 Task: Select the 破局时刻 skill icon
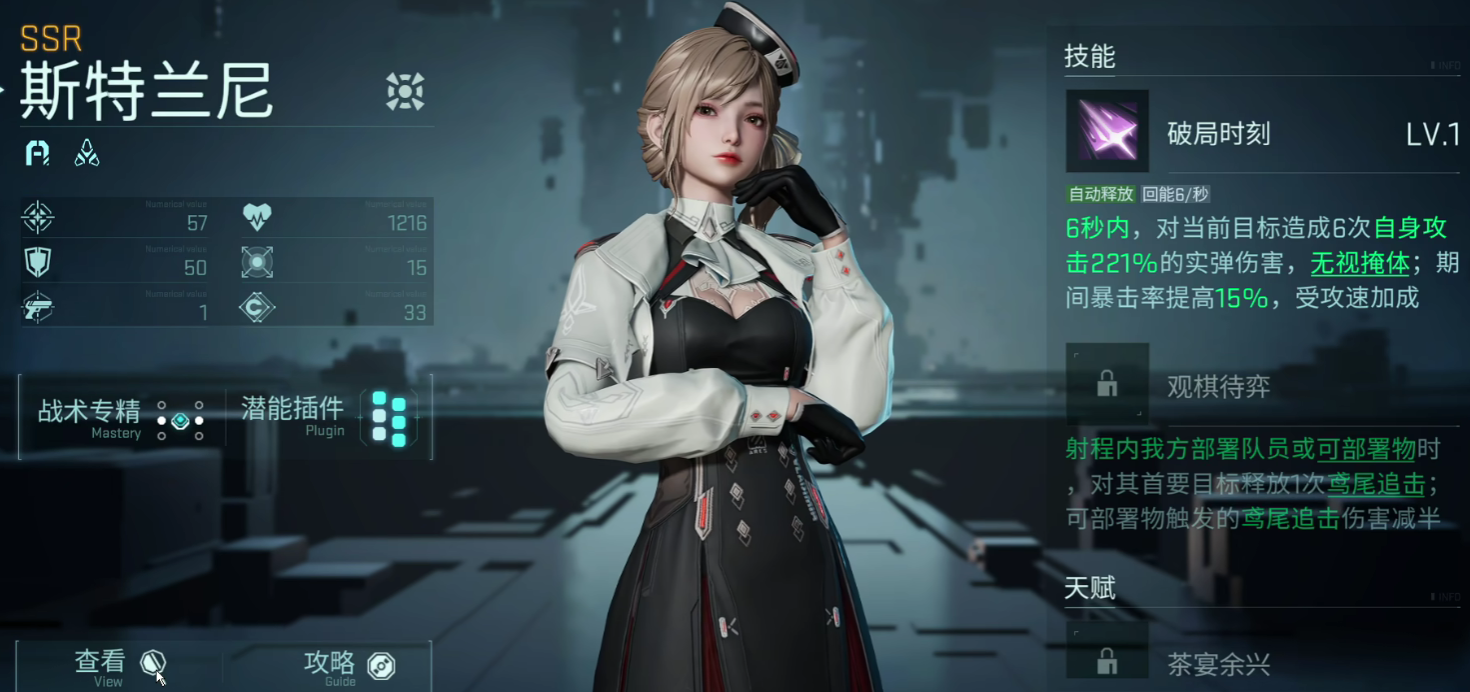1107,131
